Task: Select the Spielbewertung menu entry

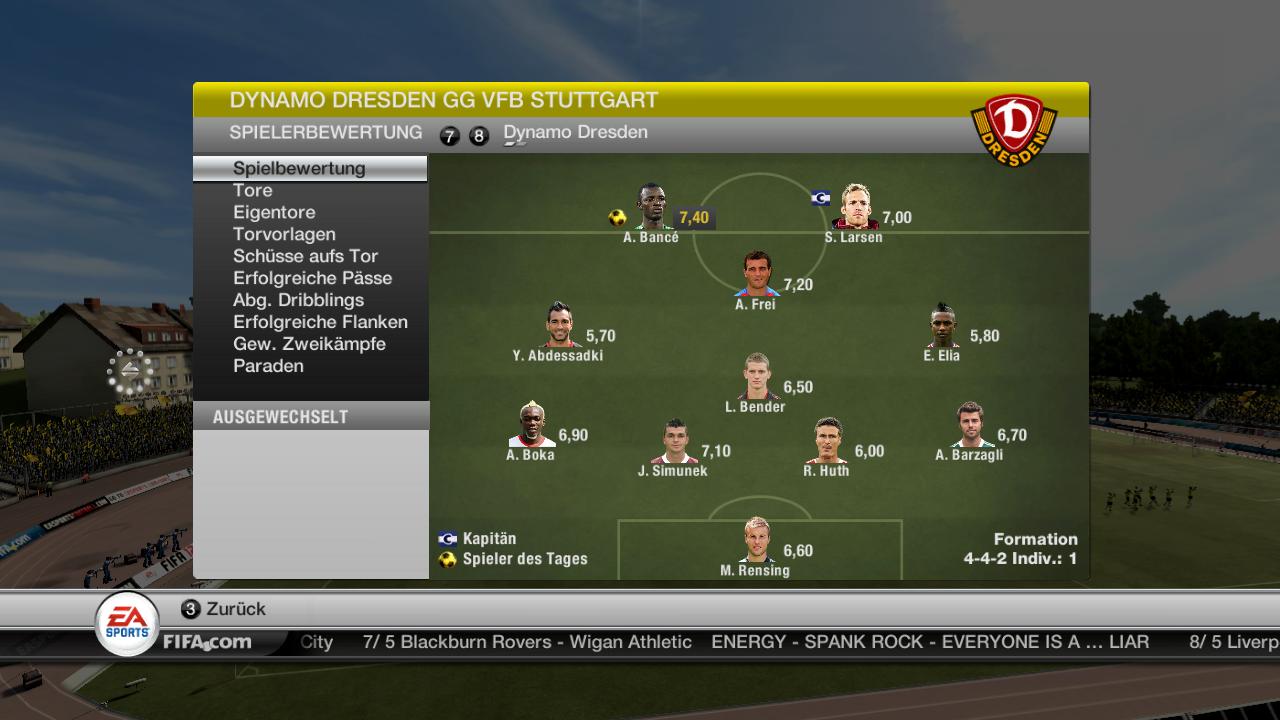Action: 299,168
